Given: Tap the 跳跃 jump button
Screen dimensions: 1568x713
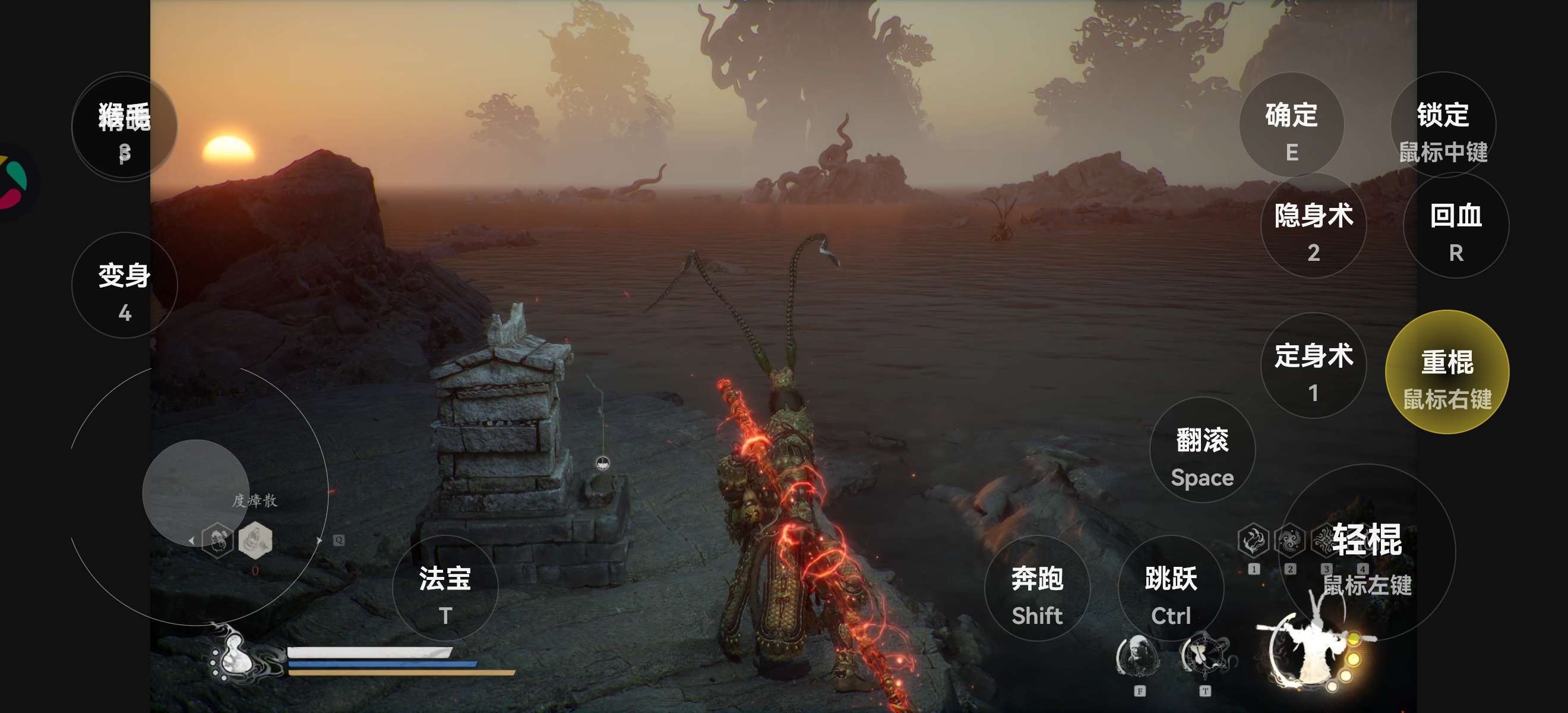Looking at the screenshot, I should (x=1171, y=589).
